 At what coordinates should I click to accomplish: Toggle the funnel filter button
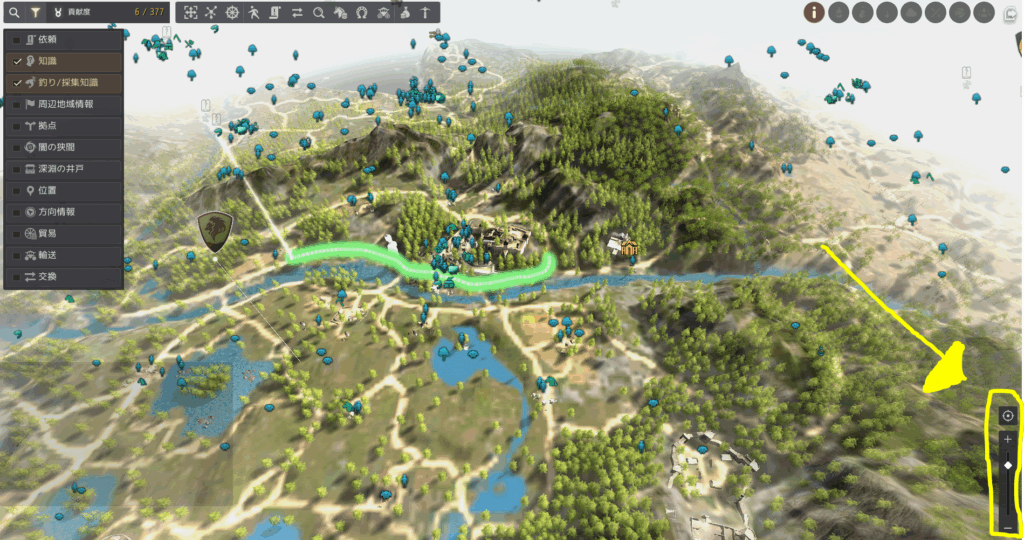[x=35, y=13]
